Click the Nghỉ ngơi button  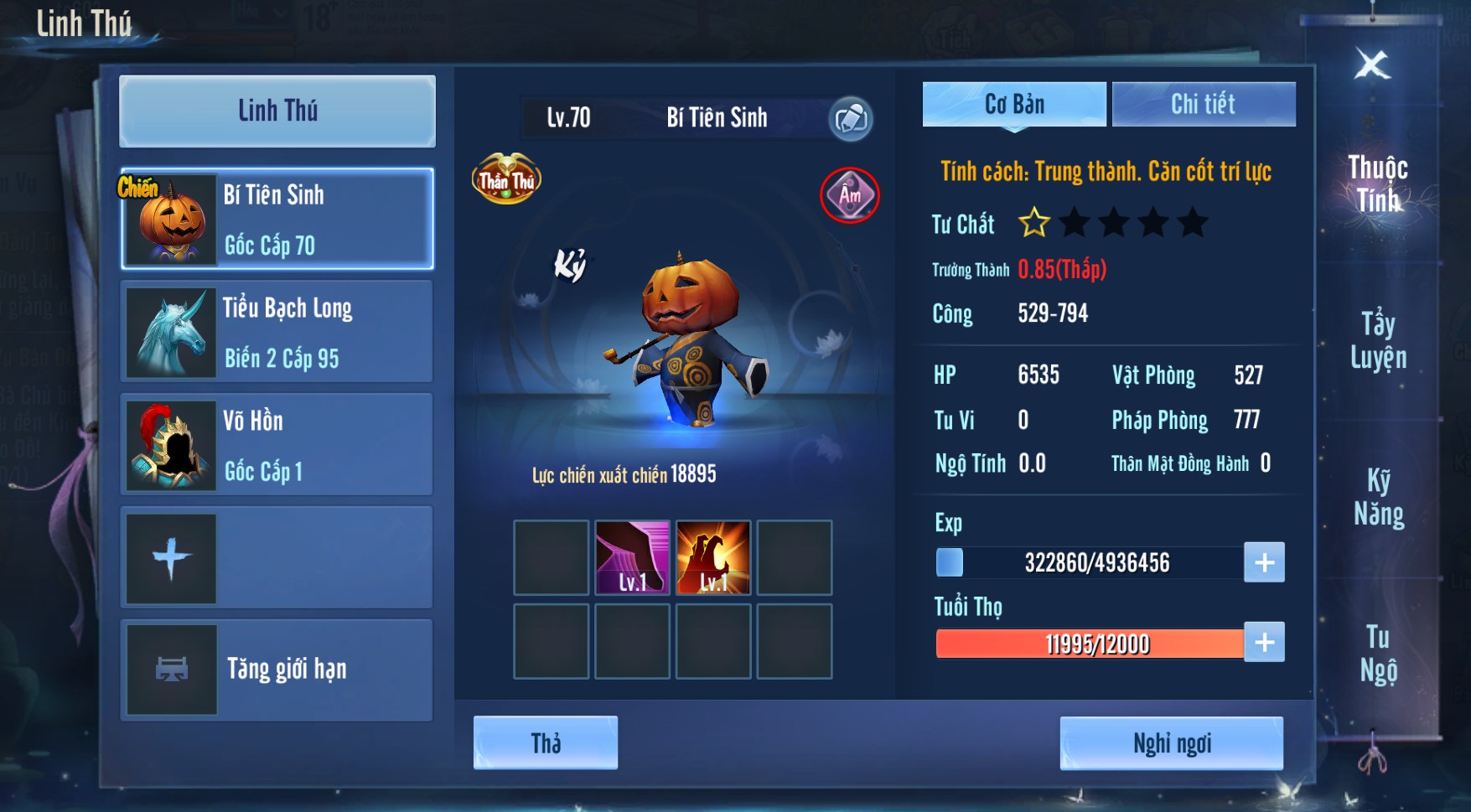point(1171,743)
